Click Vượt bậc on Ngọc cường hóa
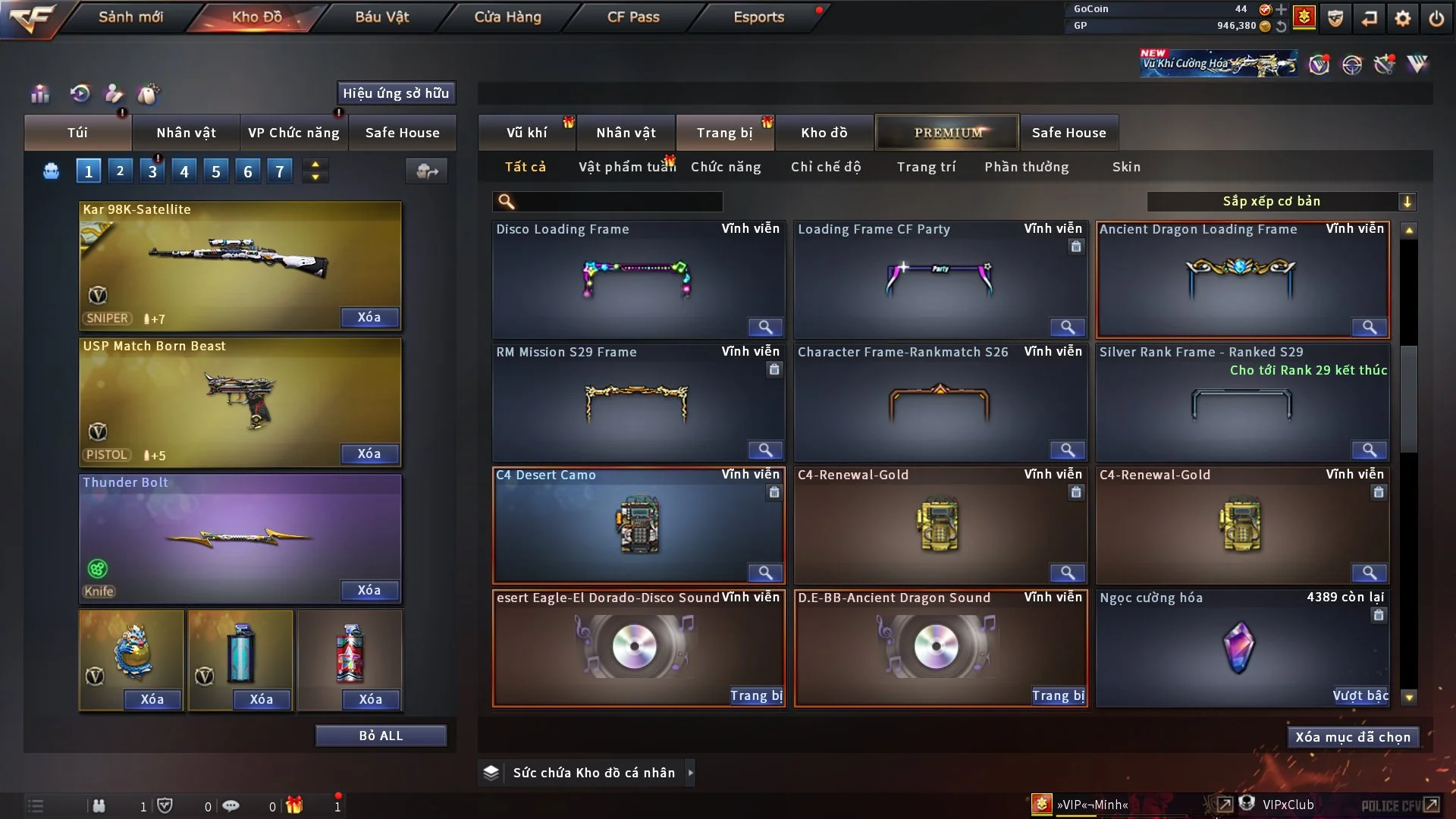This screenshot has height=819, width=1456. (x=1360, y=695)
